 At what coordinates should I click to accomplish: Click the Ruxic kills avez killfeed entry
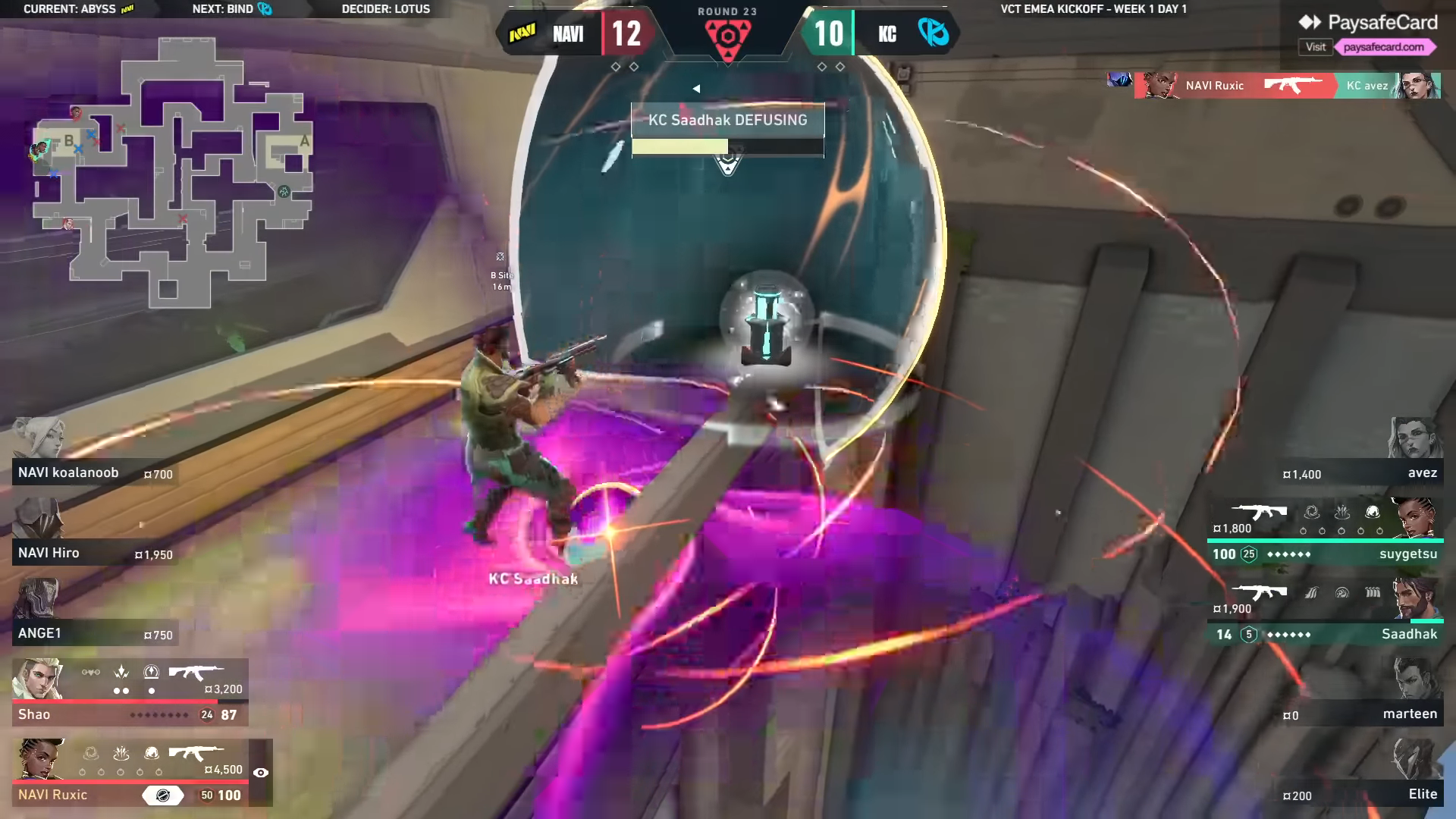click(1287, 86)
